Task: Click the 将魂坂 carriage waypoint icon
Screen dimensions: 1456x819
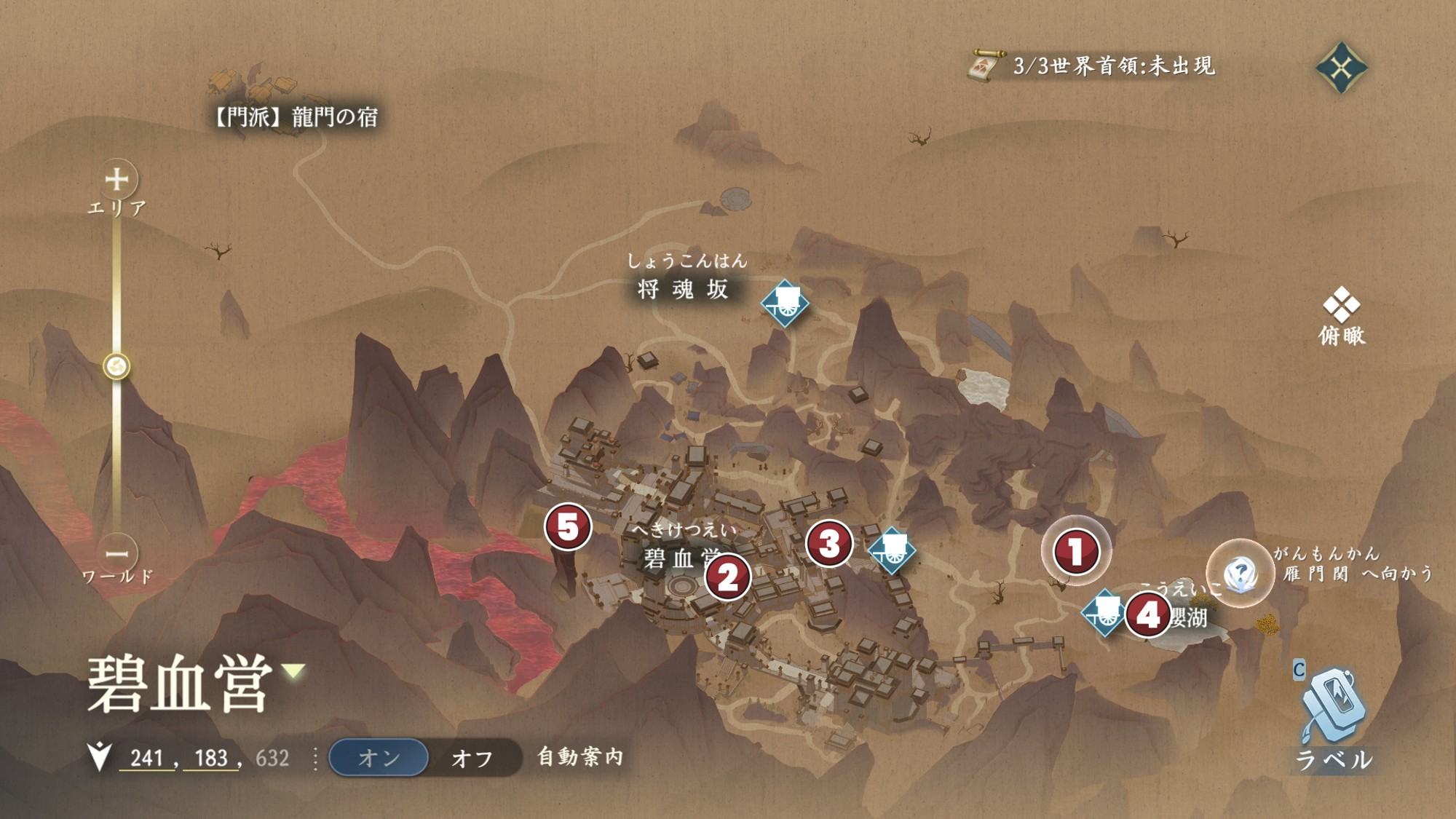Action: 785,303
